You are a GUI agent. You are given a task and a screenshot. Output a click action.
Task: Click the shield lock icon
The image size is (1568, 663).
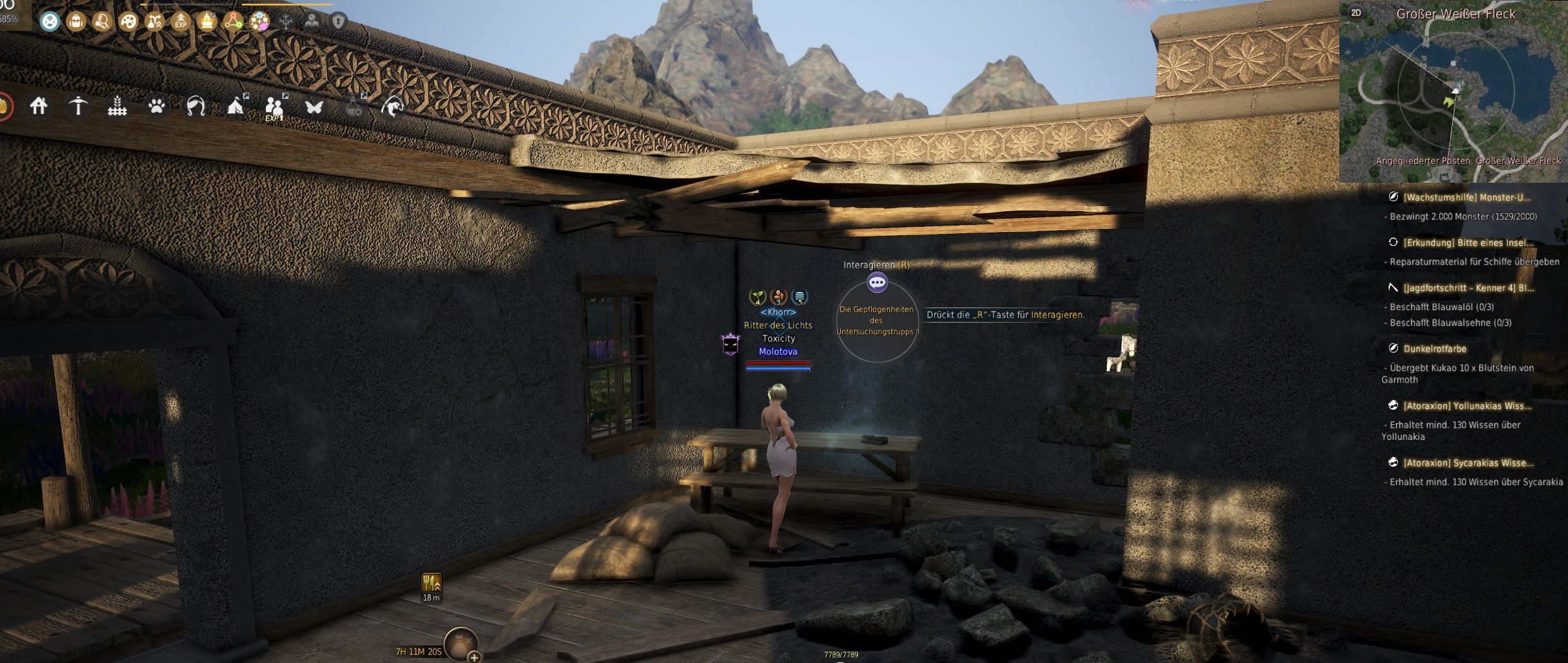[x=338, y=22]
